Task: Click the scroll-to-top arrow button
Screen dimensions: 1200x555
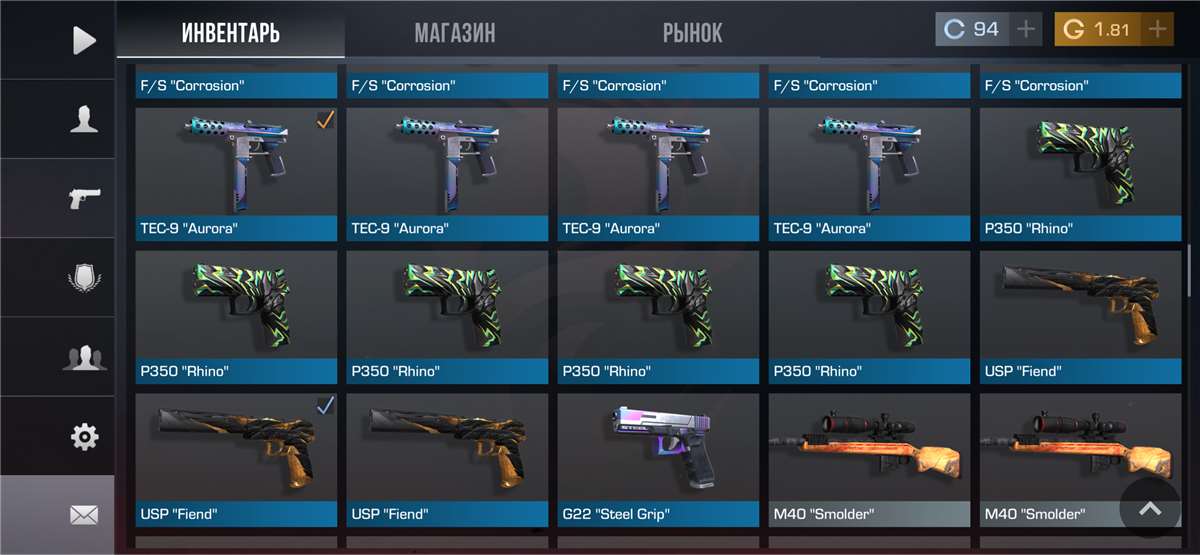Action: click(1150, 509)
